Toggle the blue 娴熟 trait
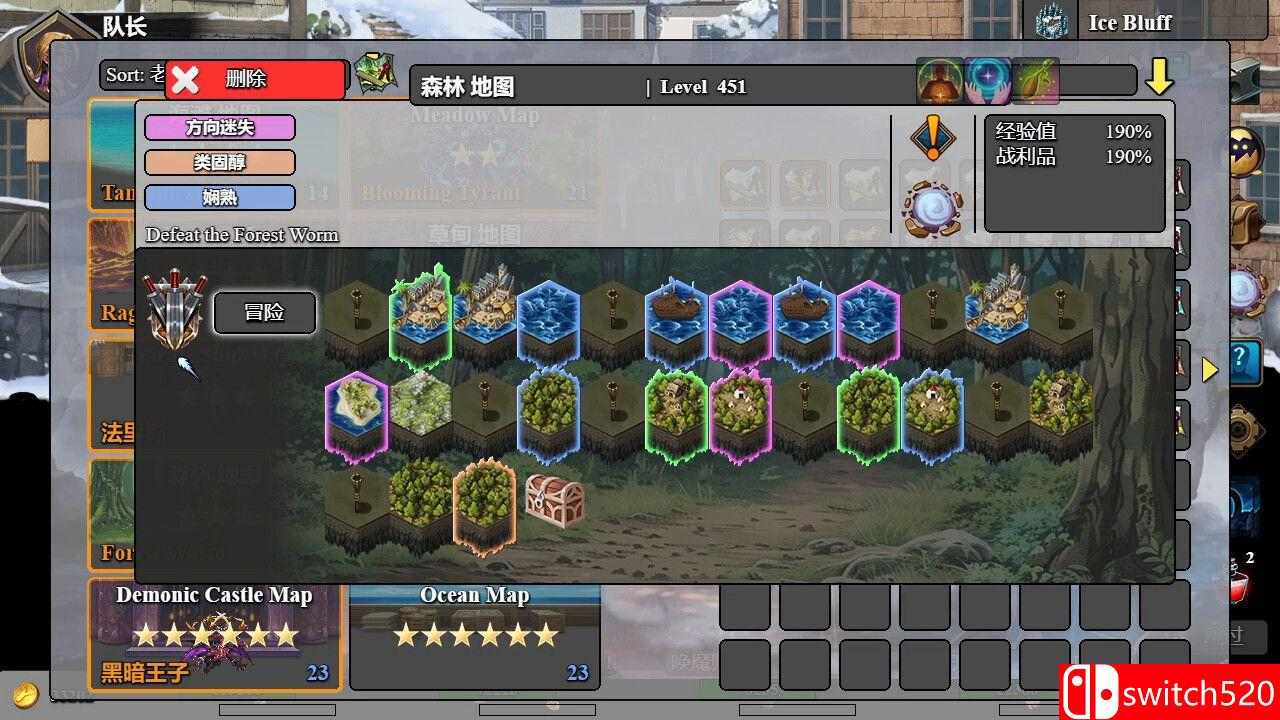 tap(219, 198)
